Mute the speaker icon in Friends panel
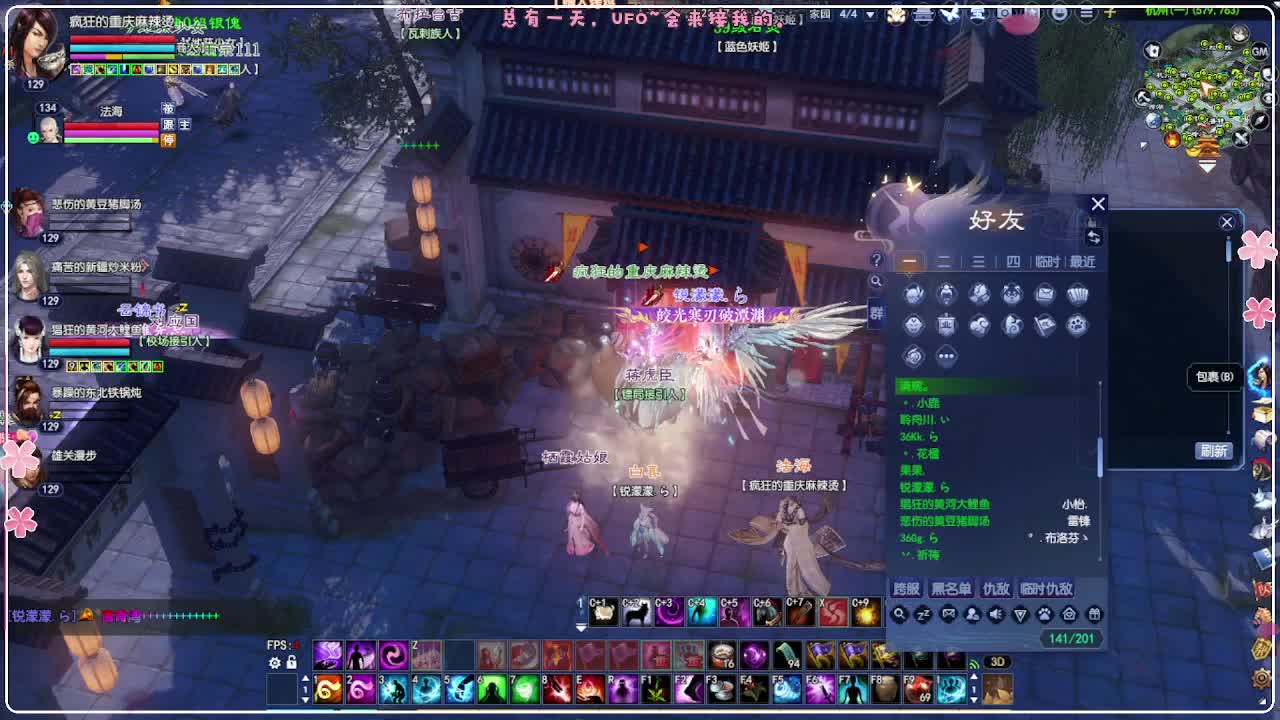1280x720 pixels. coord(995,615)
